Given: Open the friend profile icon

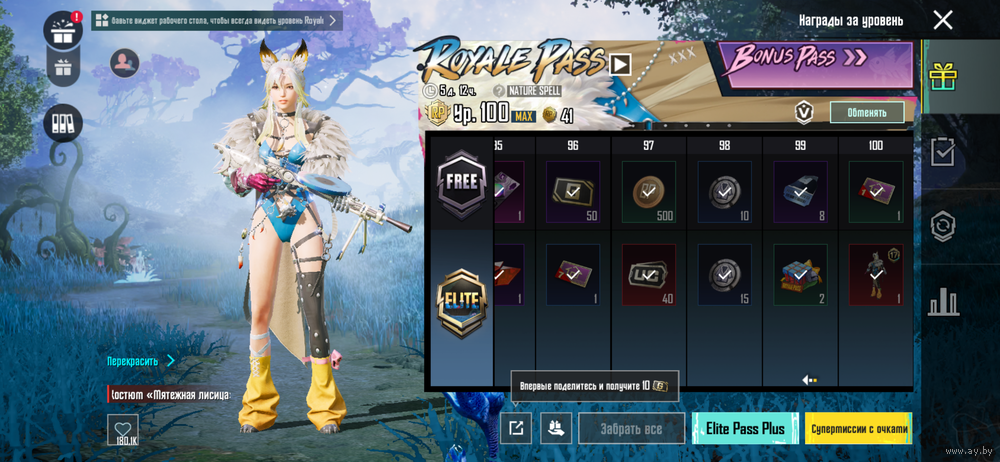Looking at the screenshot, I should (x=125, y=63).
